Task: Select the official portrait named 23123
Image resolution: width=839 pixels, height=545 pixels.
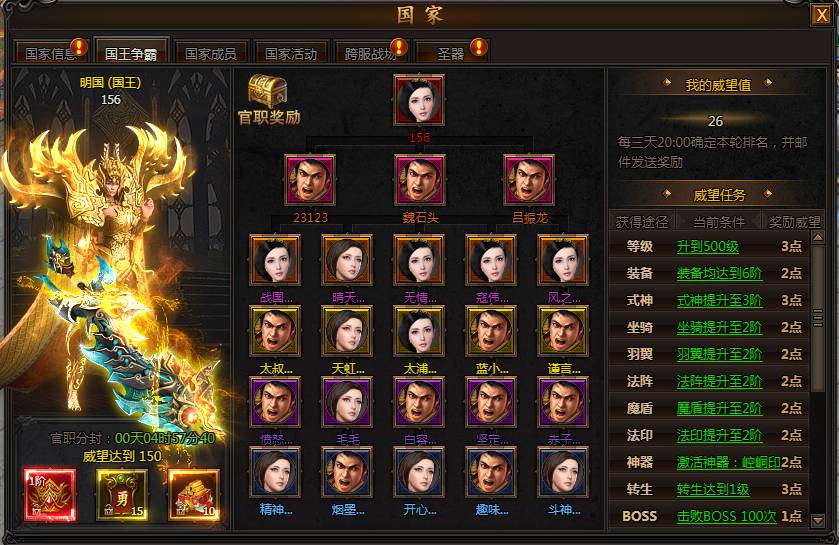Action: [x=310, y=179]
